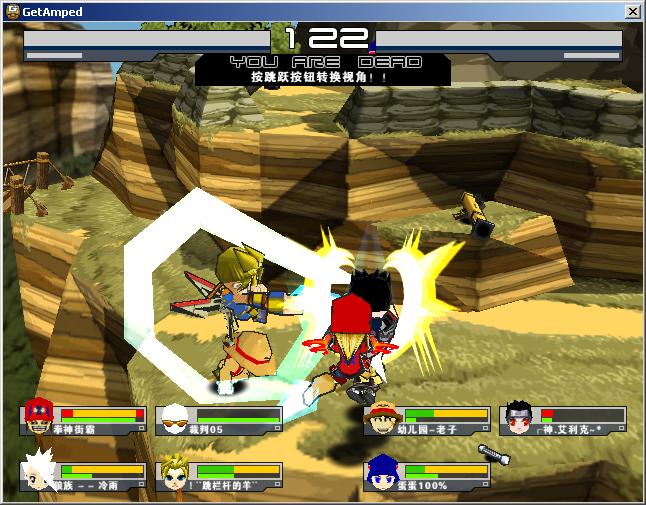Choose the 幼儿园-老子 player panel
The image size is (646, 505).
pos(427,420)
